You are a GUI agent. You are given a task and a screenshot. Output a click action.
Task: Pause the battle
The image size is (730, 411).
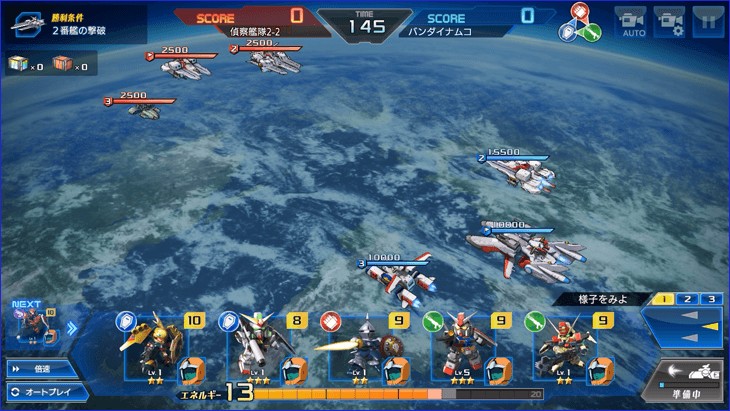707,20
